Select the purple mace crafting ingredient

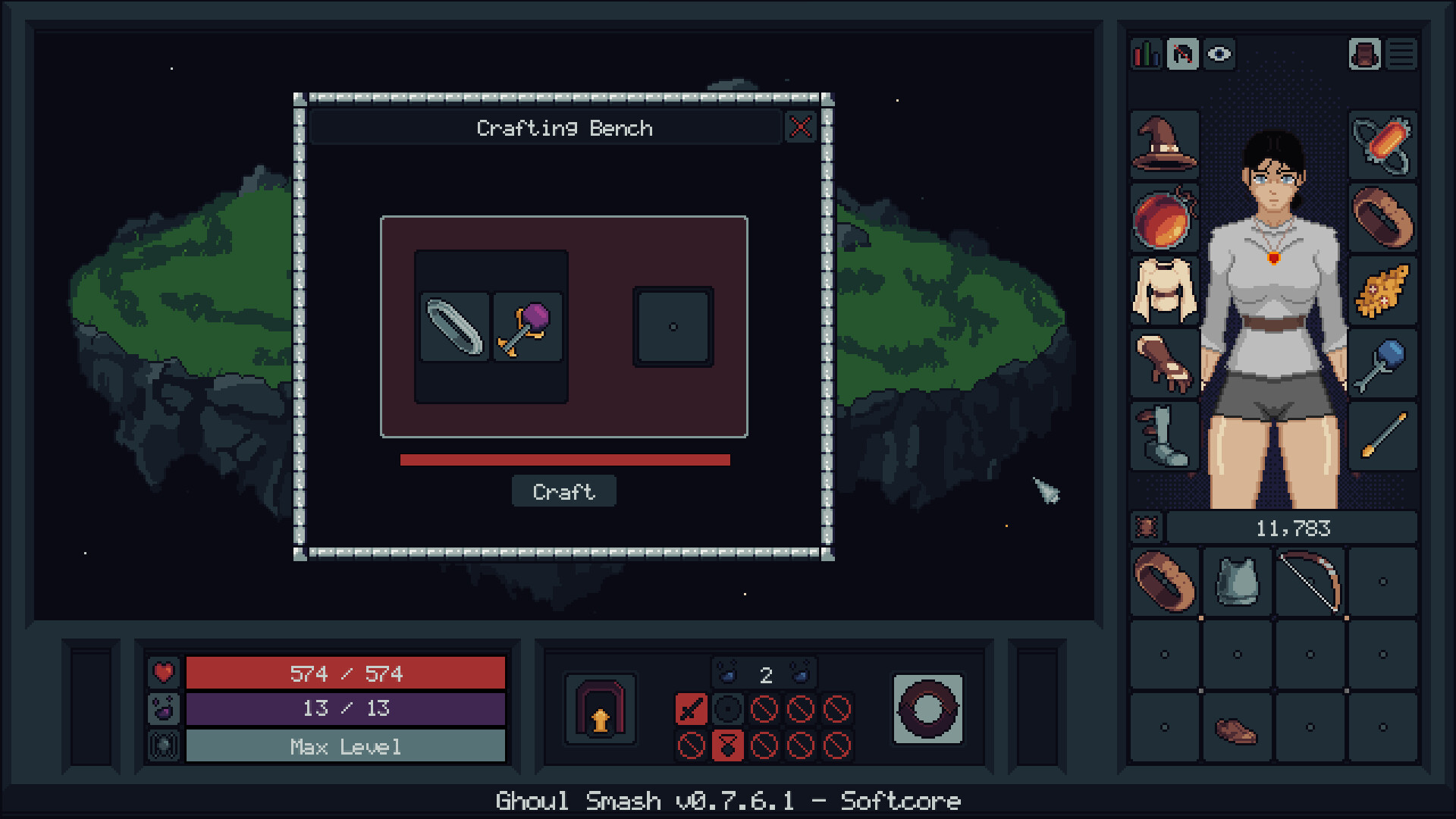pos(527,326)
